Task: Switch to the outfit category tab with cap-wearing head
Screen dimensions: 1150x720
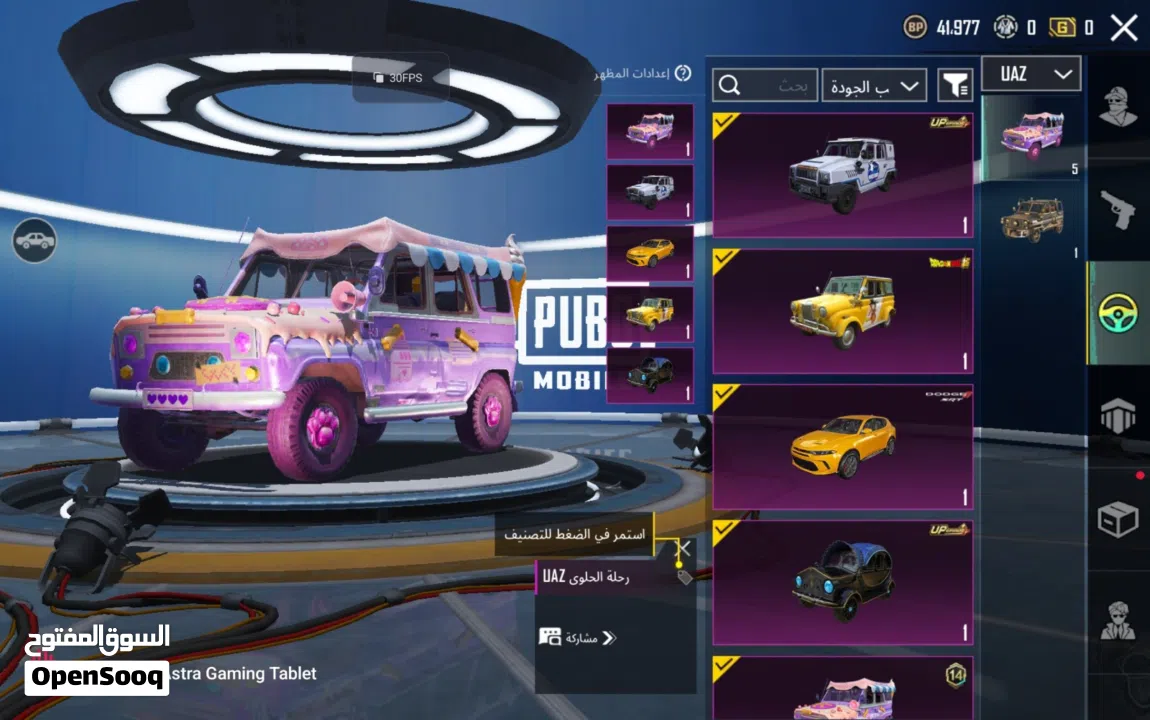Action: 1118,107
